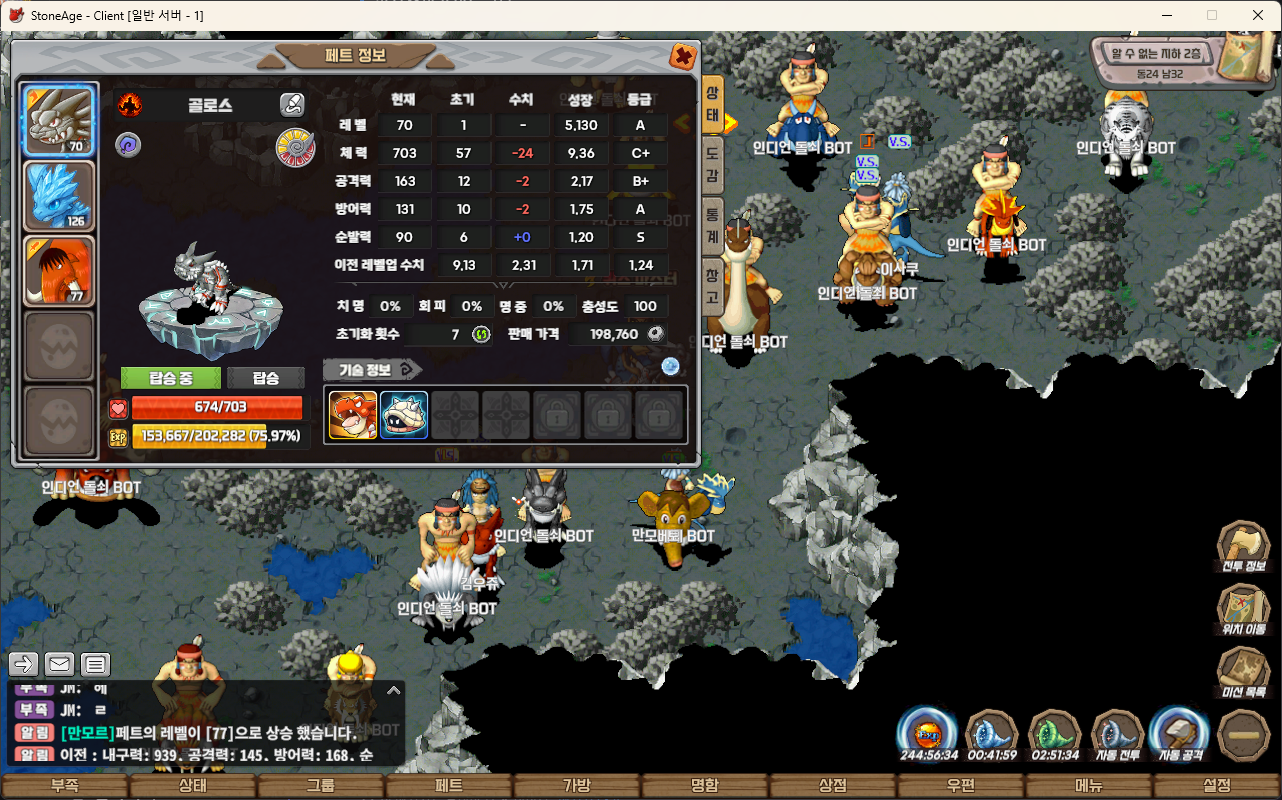Image resolution: width=1282 pixels, height=800 pixels.
Task: Open the 가방 bag menu
Action: 577,786
